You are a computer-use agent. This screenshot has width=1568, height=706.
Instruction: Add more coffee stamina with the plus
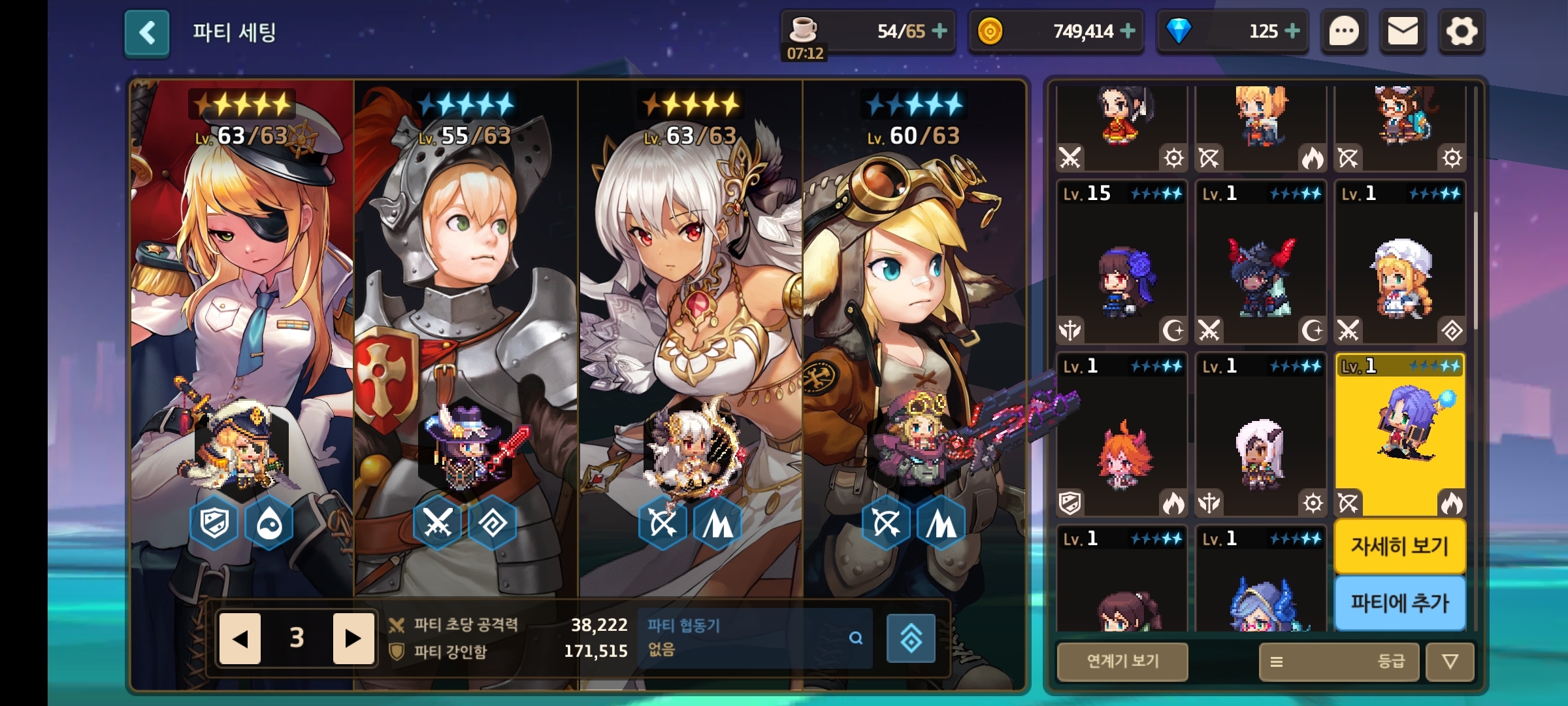coord(939,31)
